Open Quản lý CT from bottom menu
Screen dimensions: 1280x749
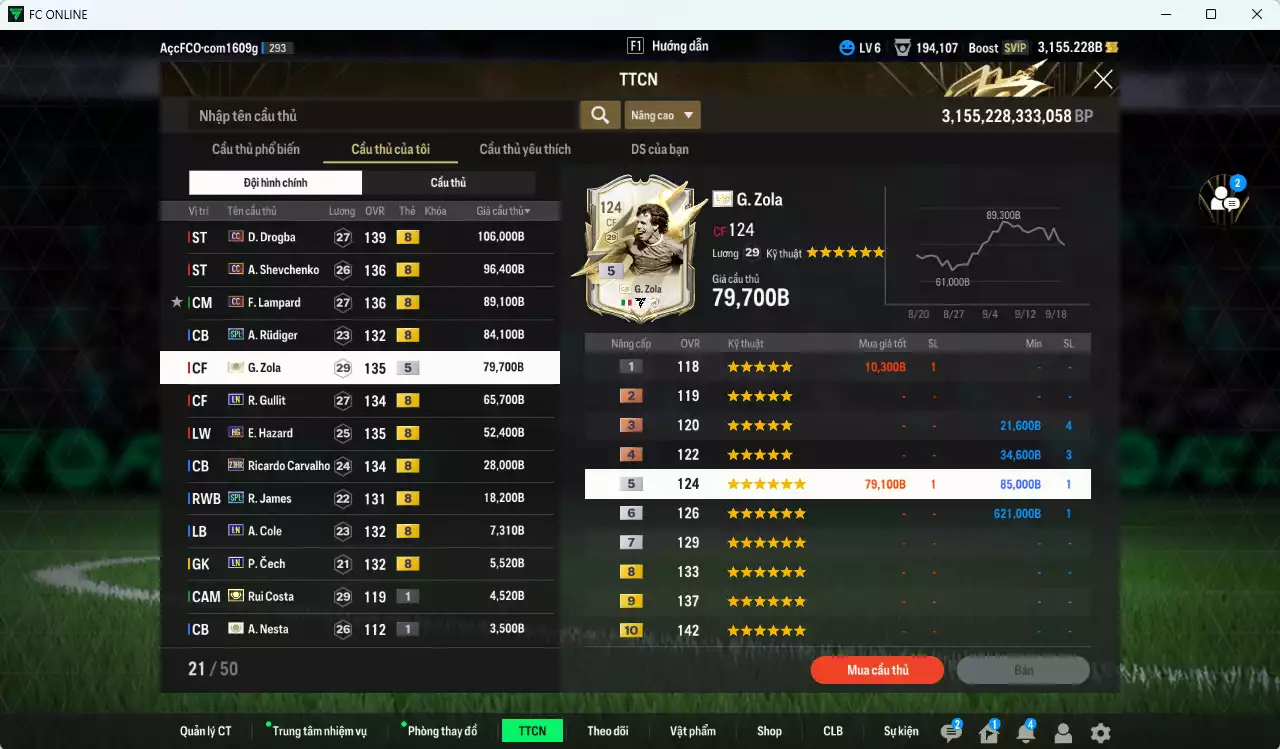coord(206,731)
